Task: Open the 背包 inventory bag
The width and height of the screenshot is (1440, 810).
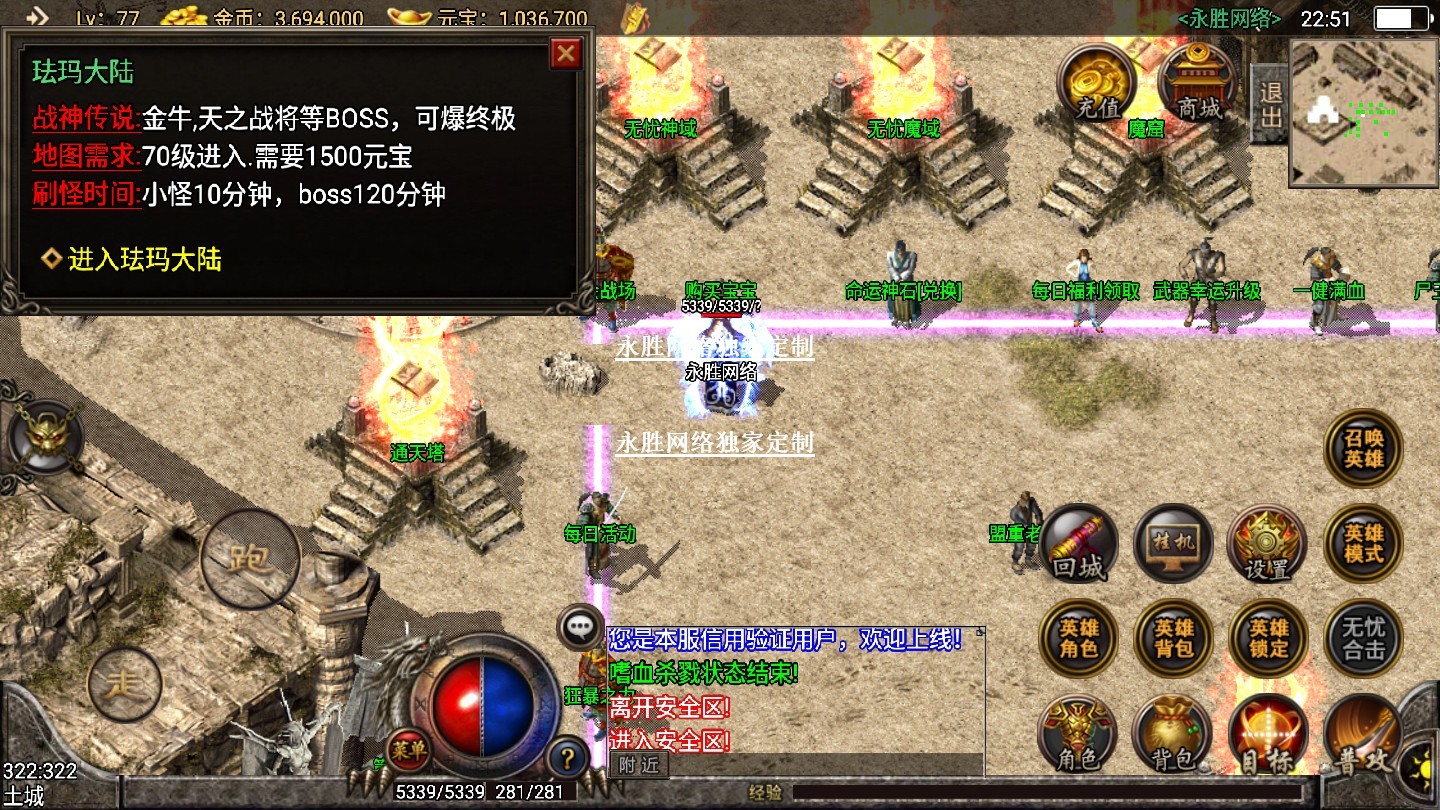Action: point(1172,735)
